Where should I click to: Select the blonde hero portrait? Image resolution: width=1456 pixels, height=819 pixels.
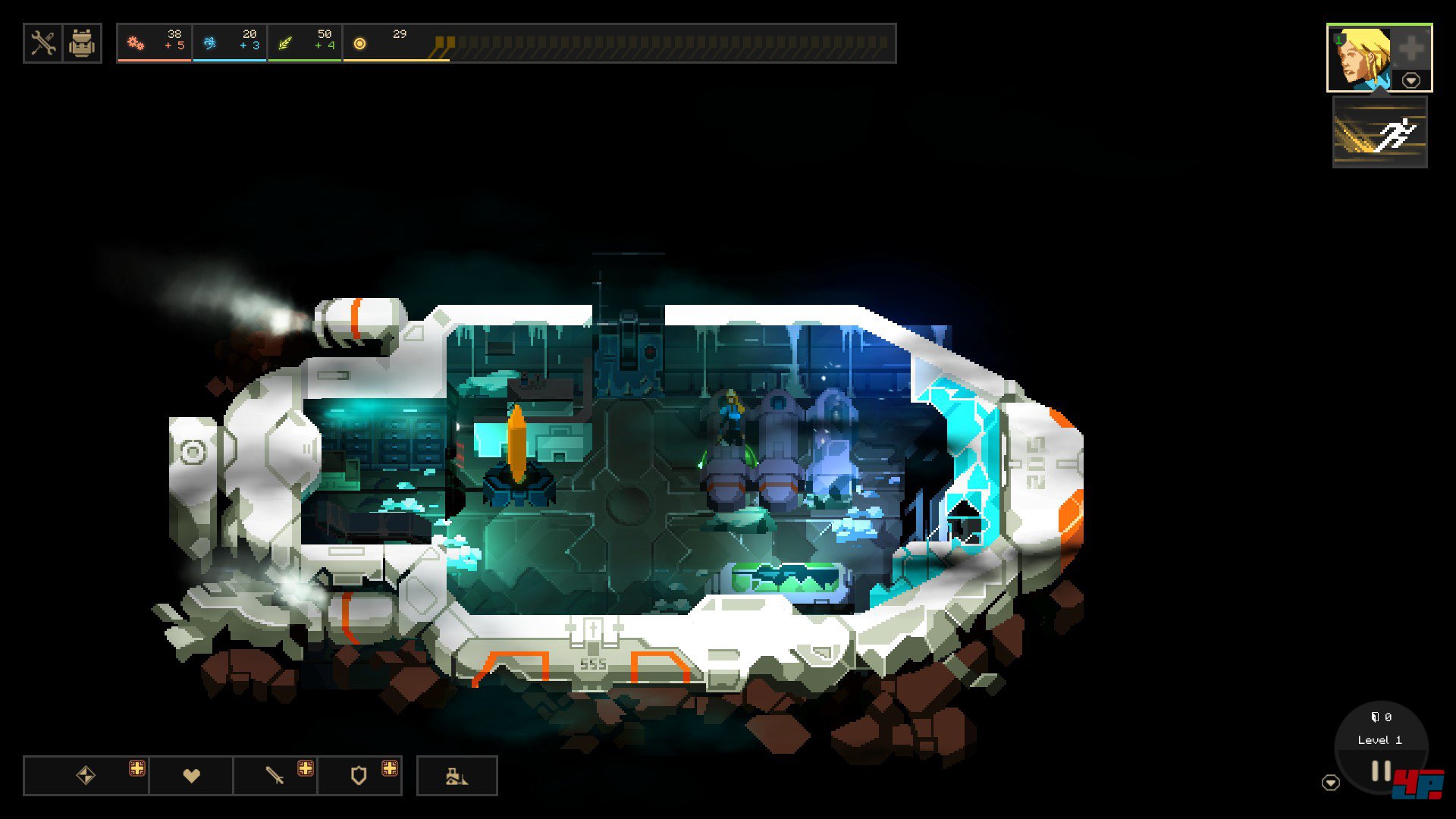[1361, 57]
